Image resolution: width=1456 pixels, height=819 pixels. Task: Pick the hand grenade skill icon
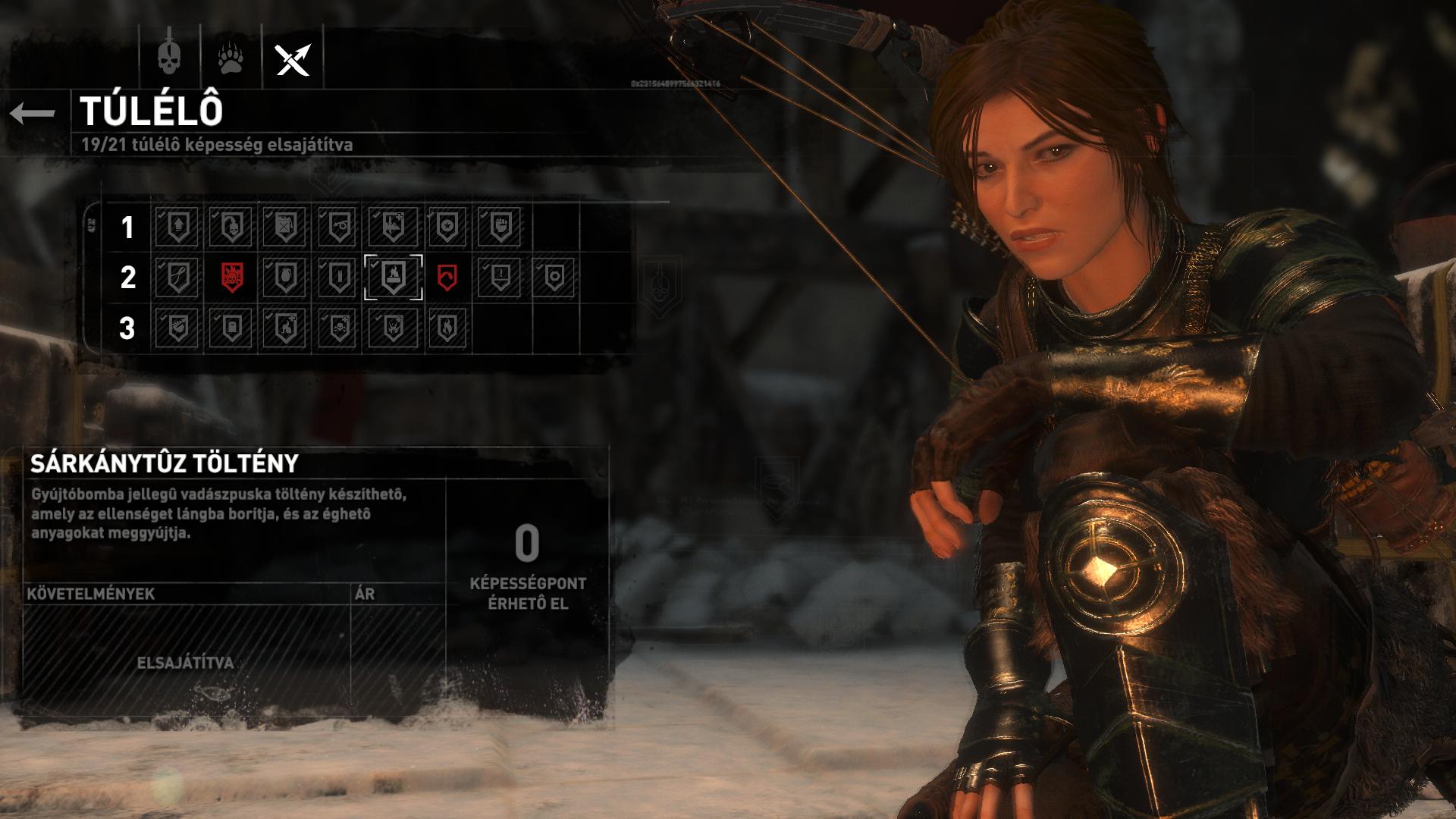tap(284, 278)
